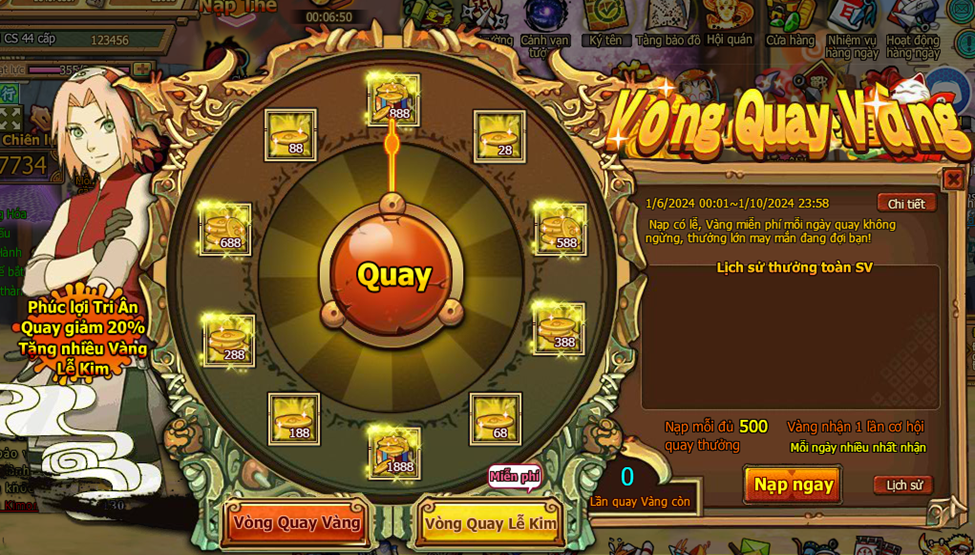Open the Chi tiết details
This screenshot has width=975, height=555.
coord(906,203)
